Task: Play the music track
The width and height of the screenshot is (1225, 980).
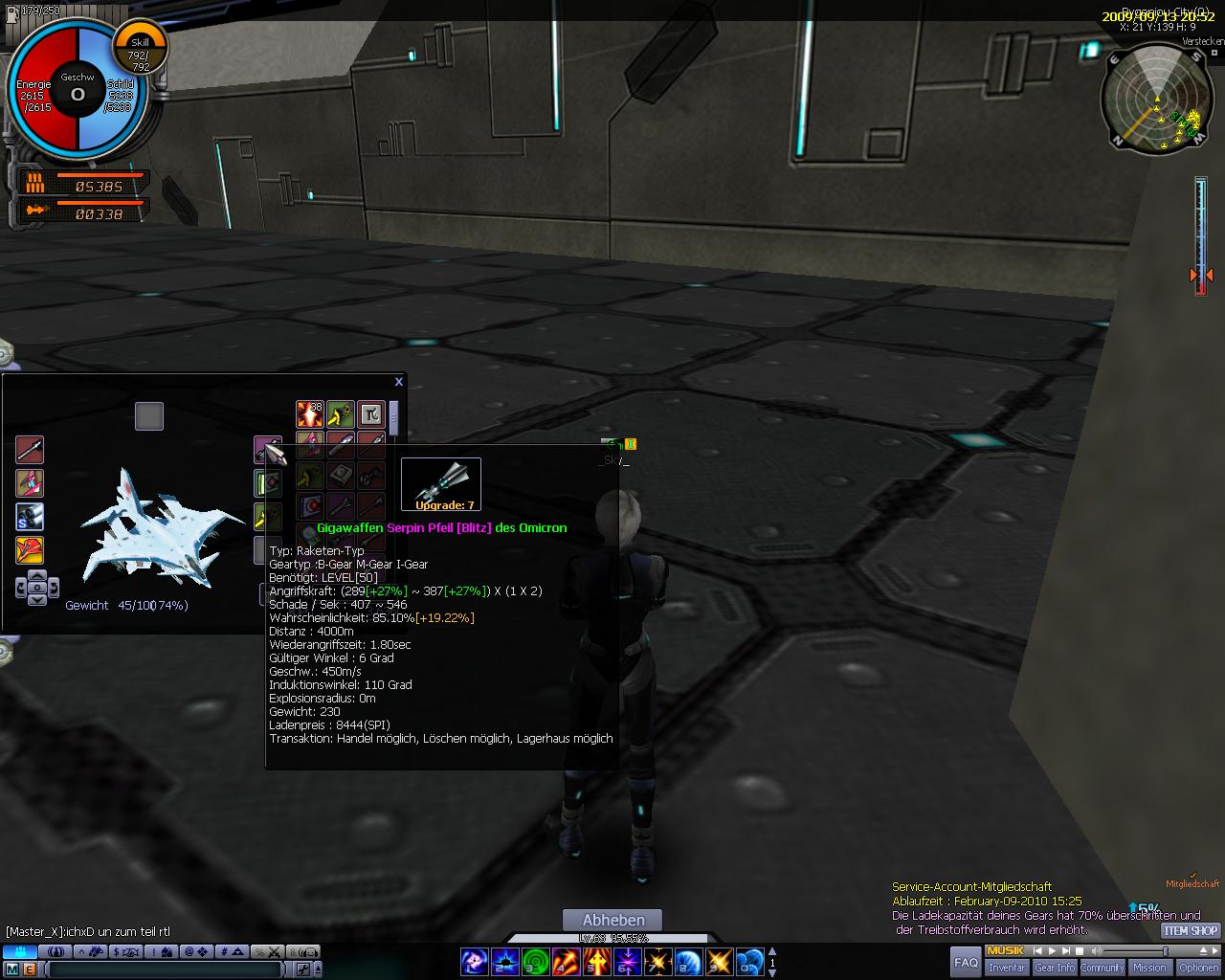Action: (1051, 951)
